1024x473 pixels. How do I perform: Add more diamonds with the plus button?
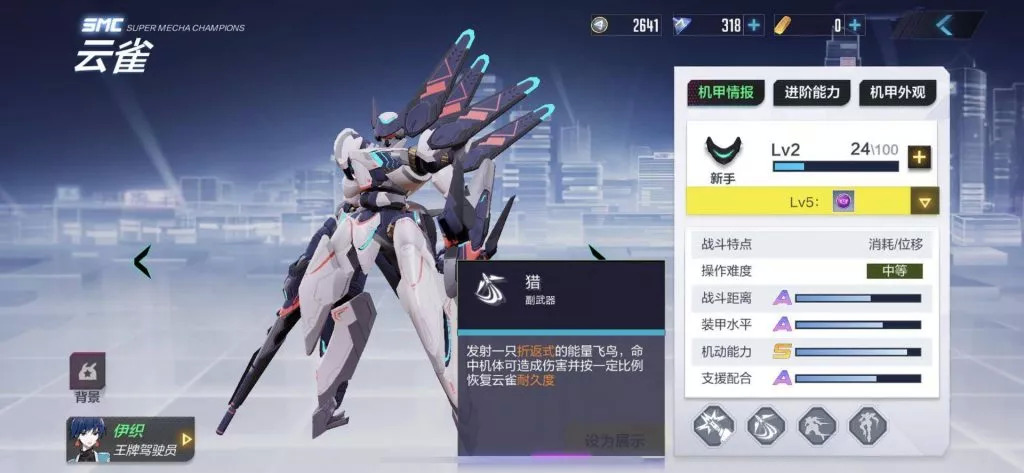click(754, 25)
